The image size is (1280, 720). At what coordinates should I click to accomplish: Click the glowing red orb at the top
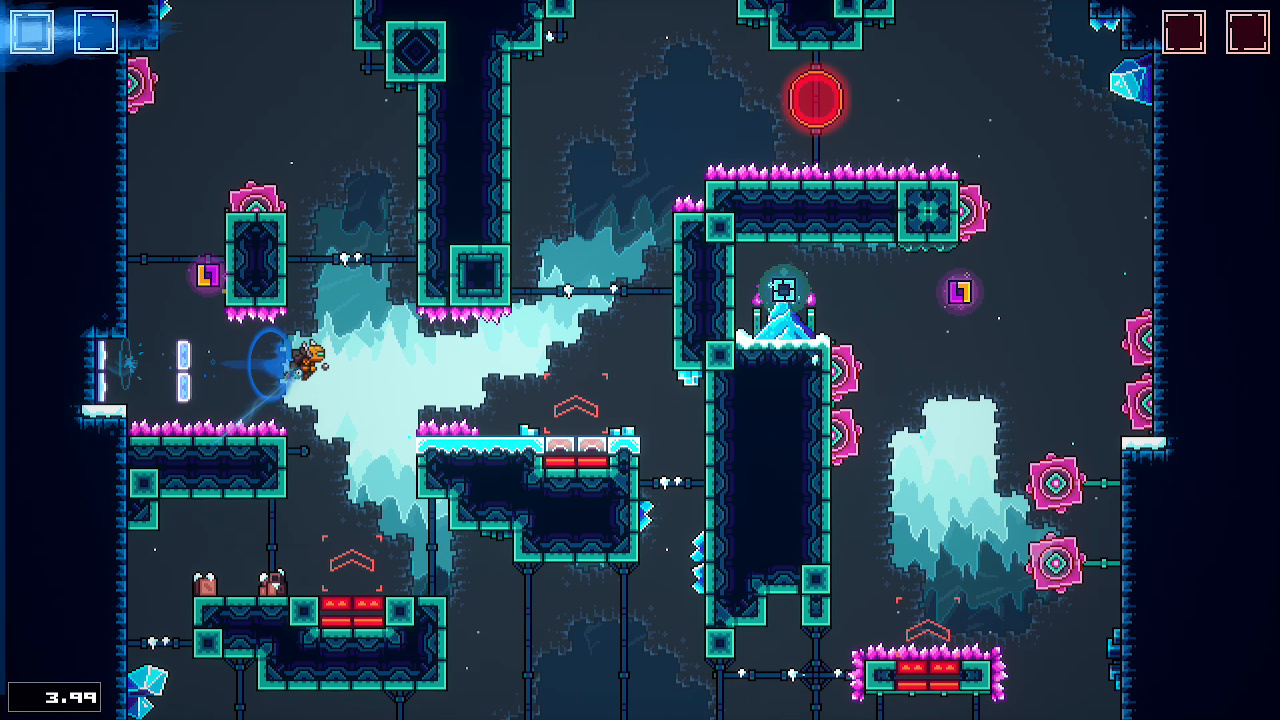814,99
